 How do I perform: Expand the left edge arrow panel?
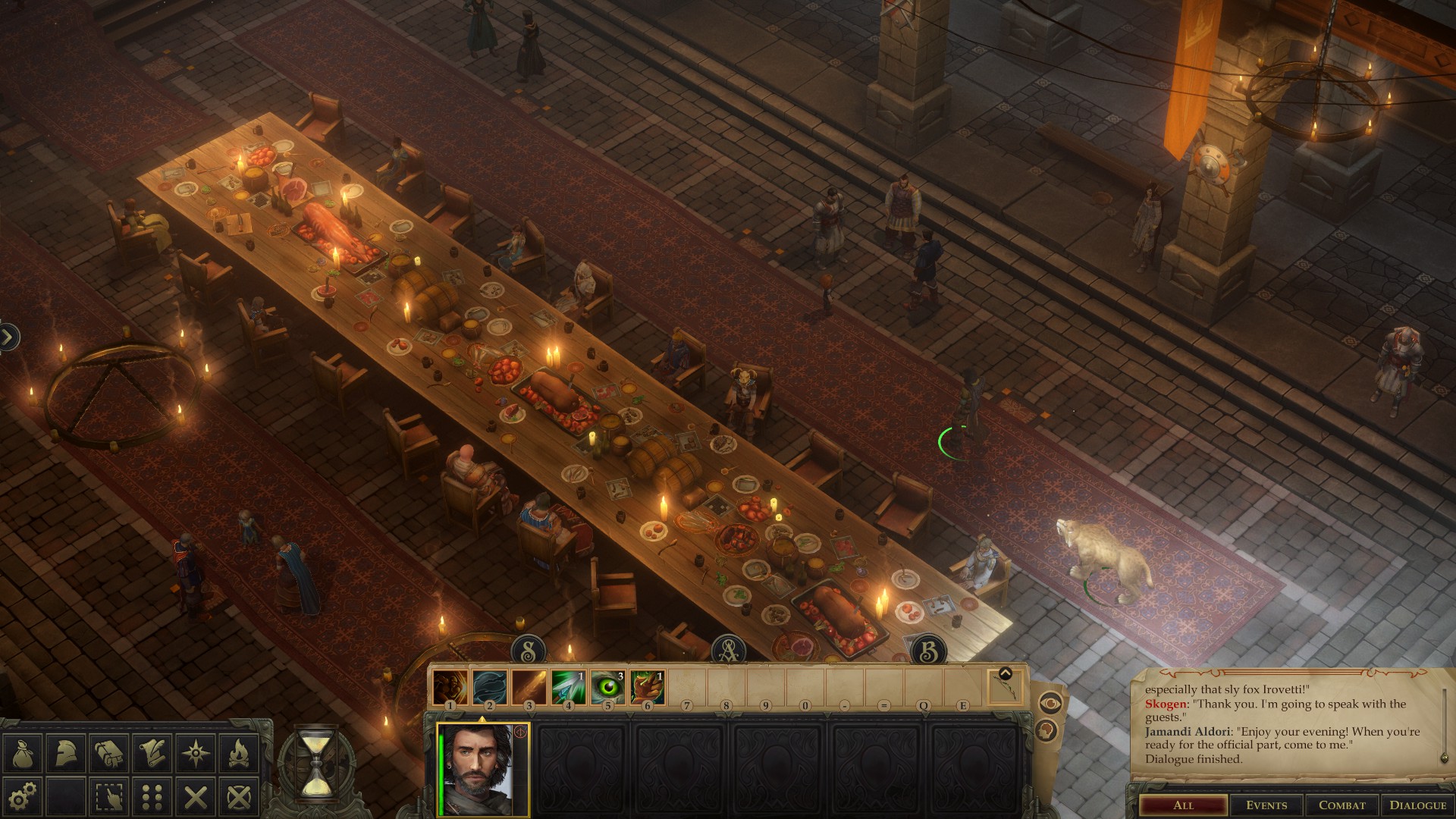pos(8,337)
